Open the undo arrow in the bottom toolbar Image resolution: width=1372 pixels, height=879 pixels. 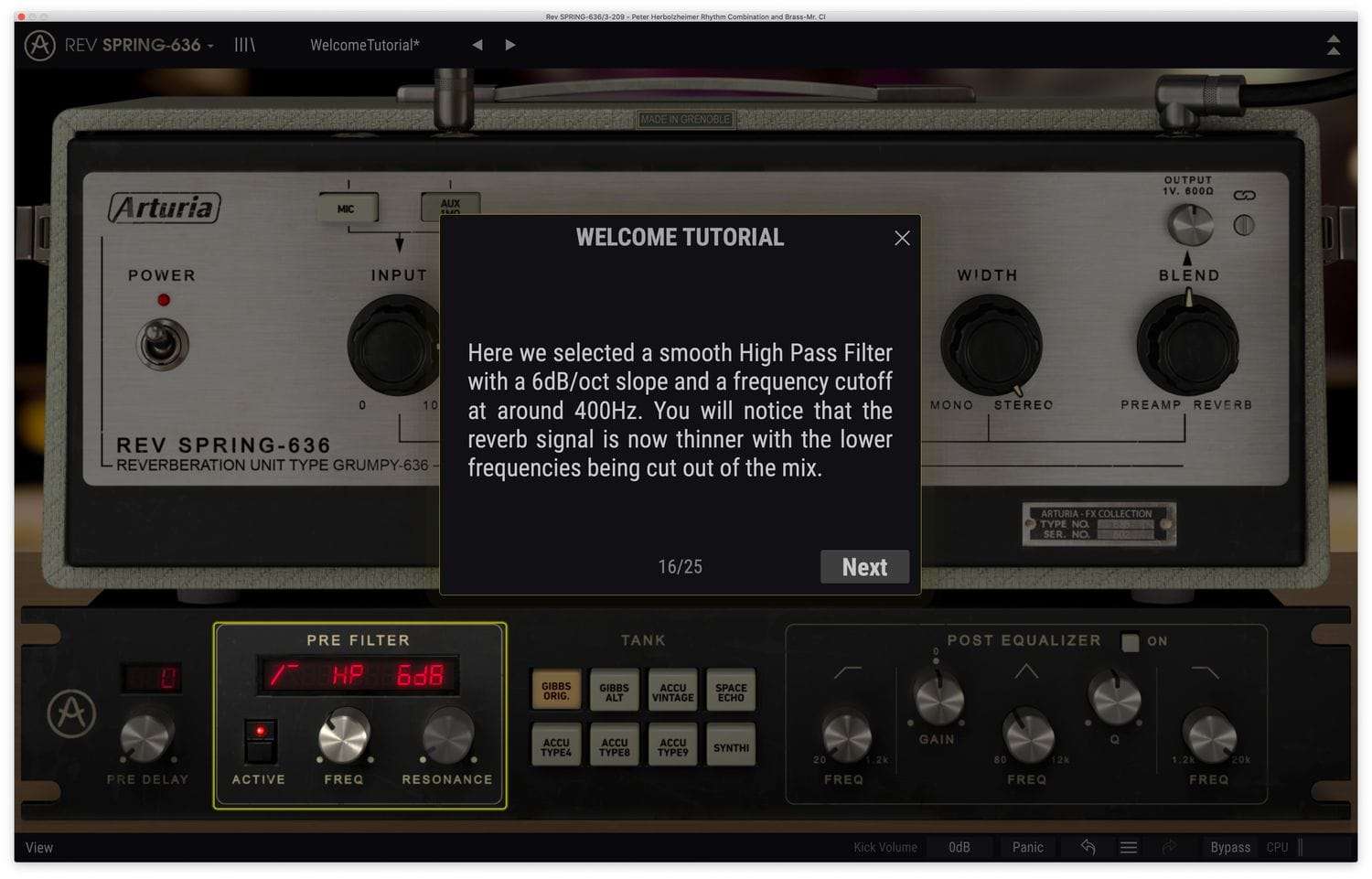[1088, 847]
